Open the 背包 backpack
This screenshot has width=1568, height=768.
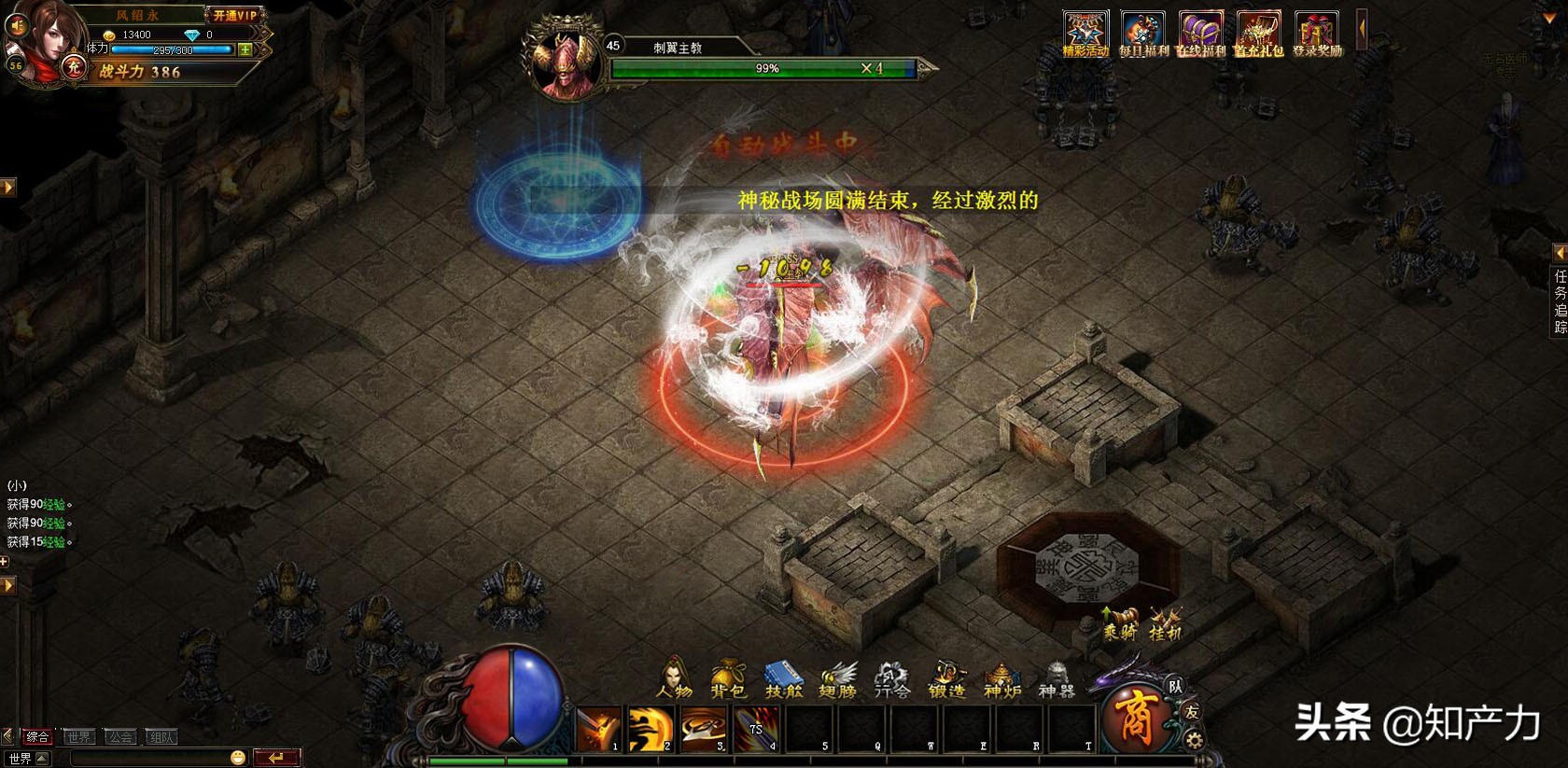(728, 678)
